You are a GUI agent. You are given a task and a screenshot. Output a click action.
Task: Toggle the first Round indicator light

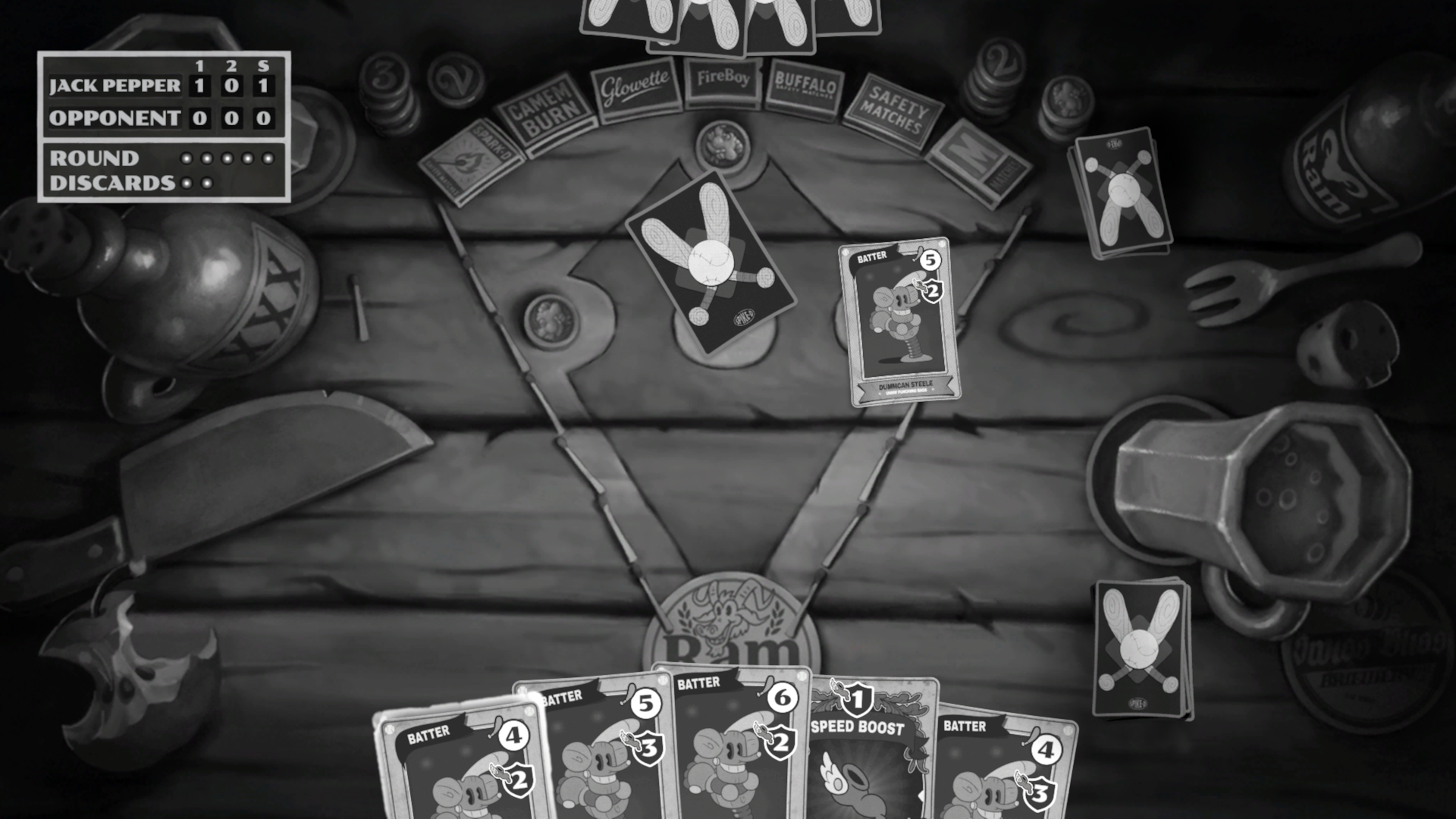pyautogui.click(x=187, y=158)
